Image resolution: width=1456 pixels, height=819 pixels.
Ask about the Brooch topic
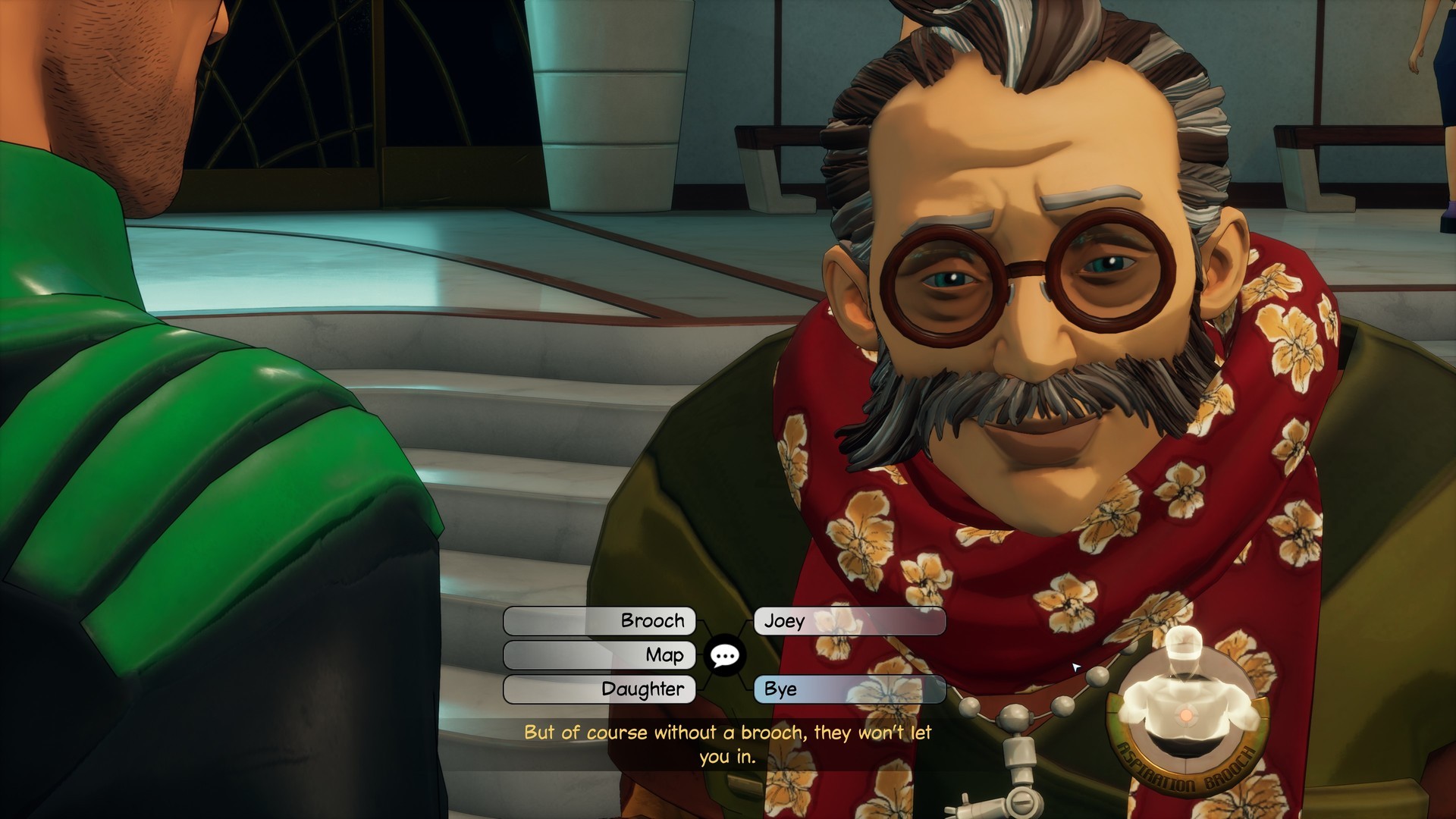599,621
